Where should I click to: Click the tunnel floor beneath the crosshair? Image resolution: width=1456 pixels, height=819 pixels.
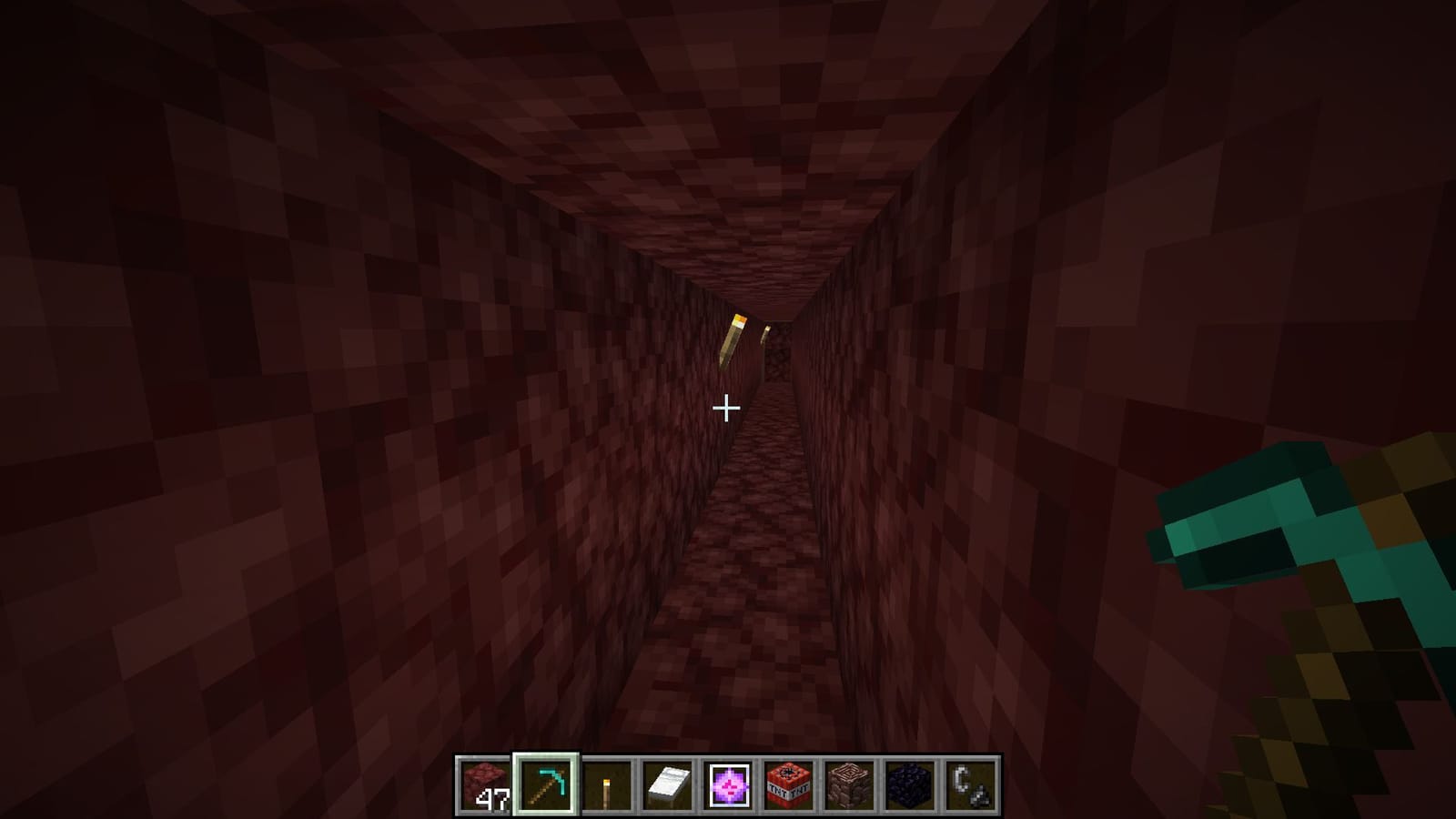737,591
